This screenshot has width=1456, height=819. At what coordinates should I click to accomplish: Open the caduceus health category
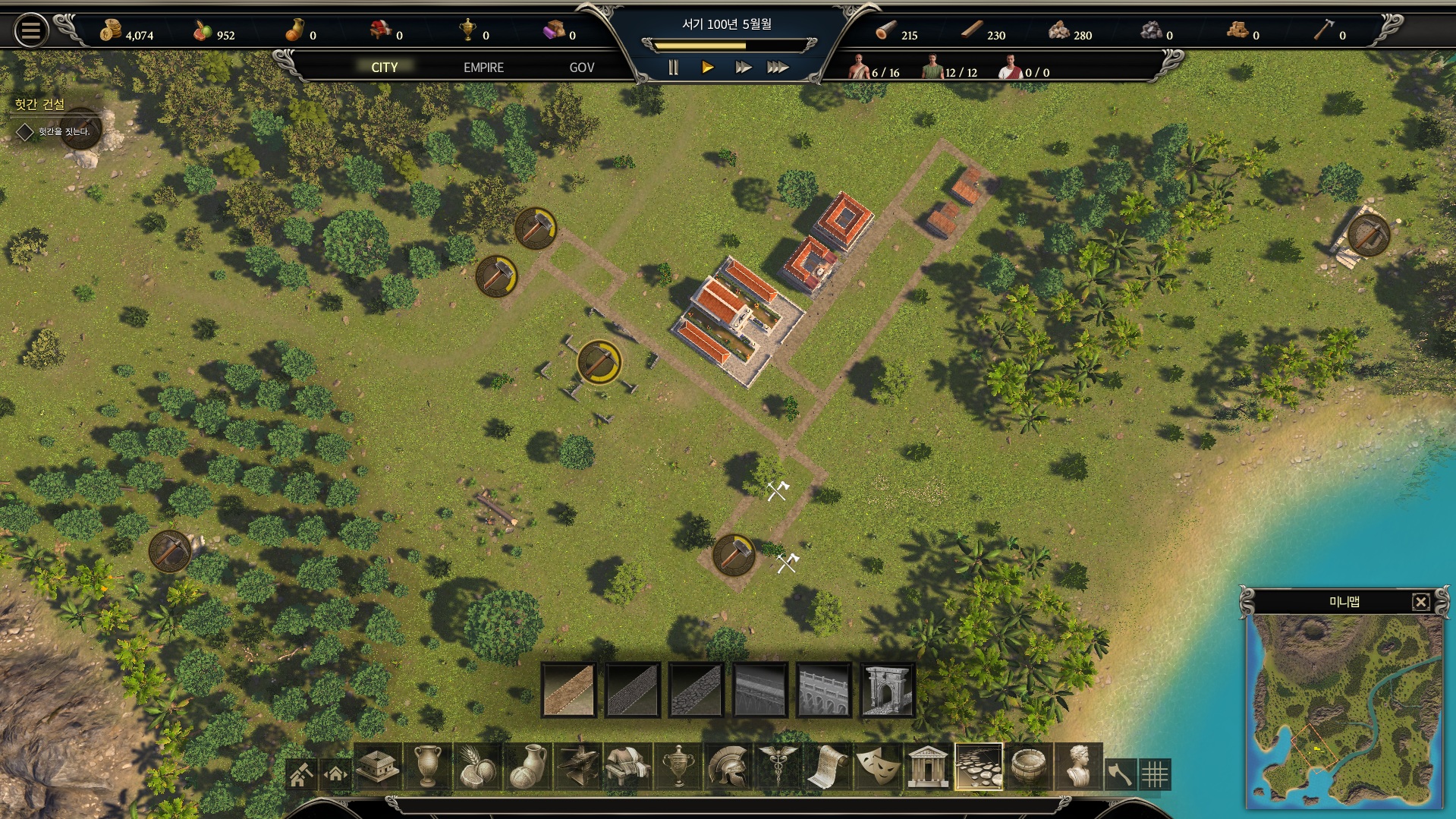point(778,767)
